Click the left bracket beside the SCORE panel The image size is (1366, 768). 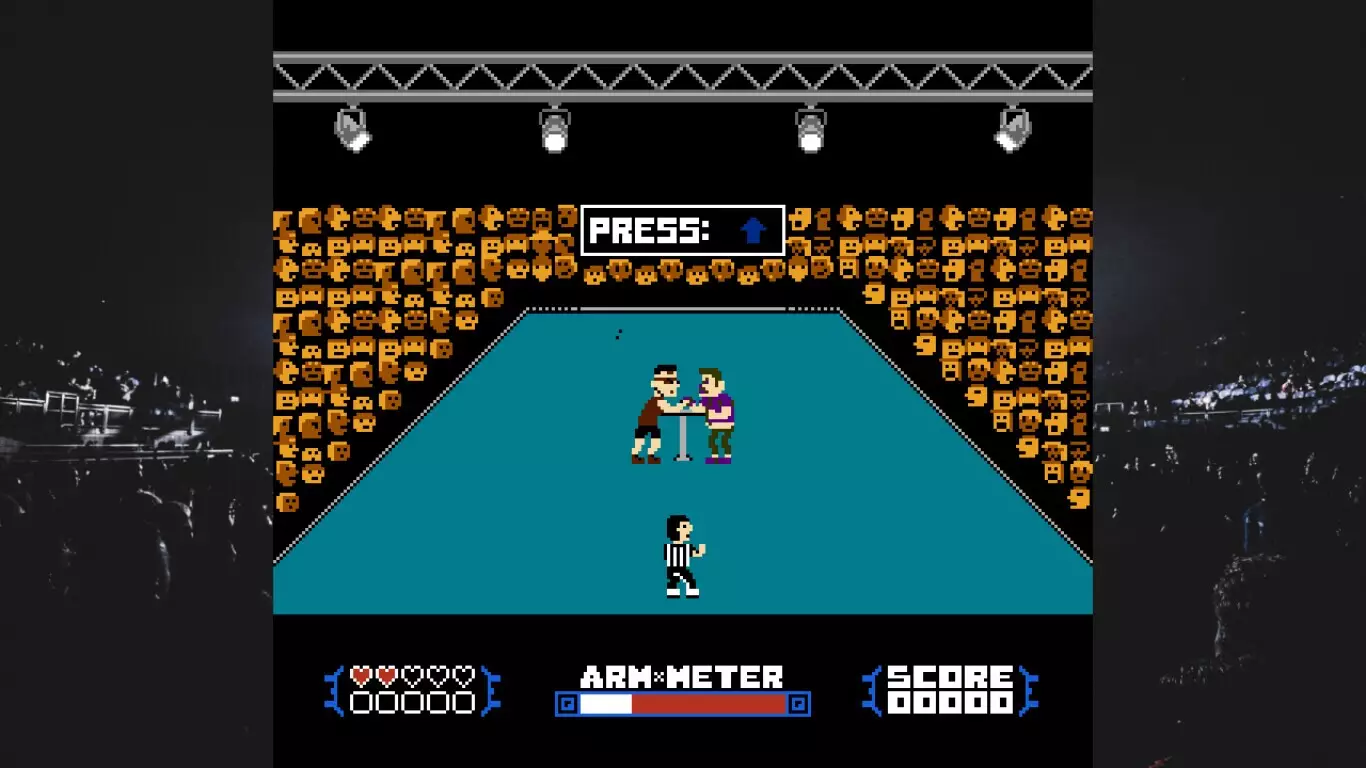(875, 690)
